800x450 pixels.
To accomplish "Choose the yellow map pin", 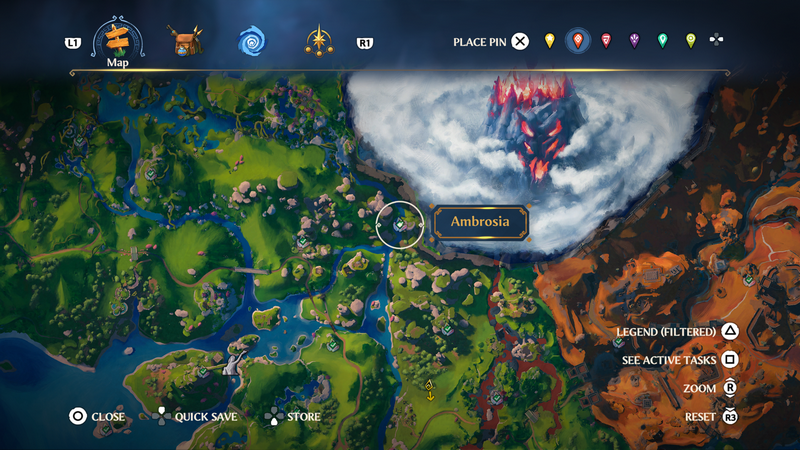I will point(549,41).
